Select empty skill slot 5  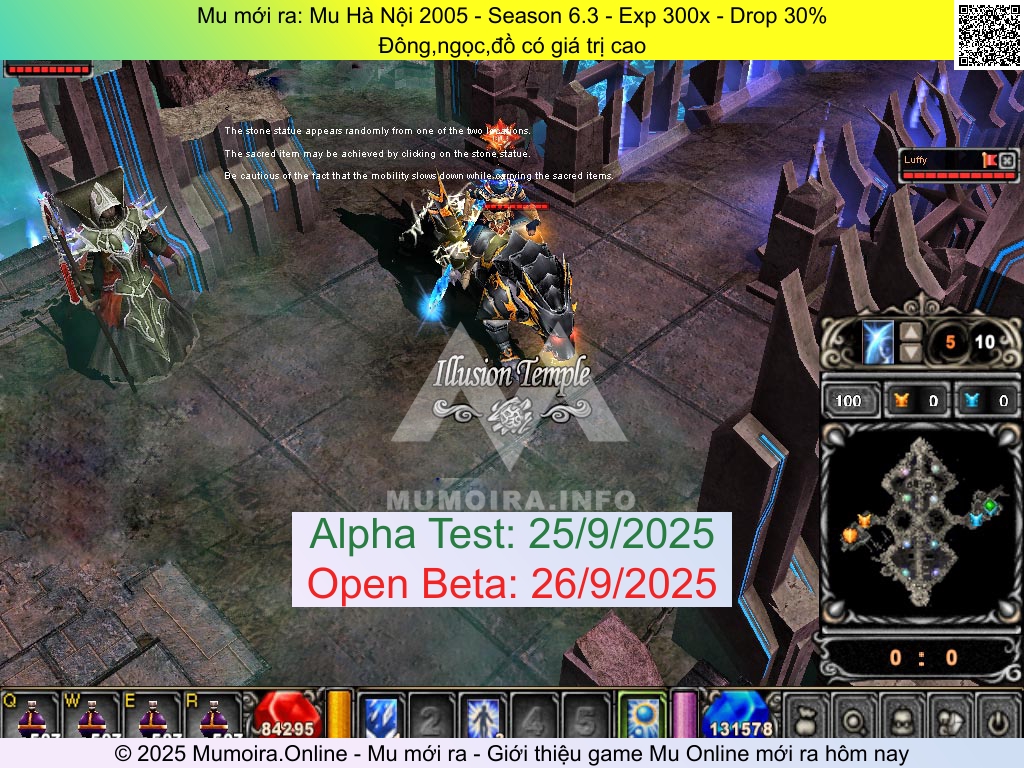pyautogui.click(x=586, y=716)
